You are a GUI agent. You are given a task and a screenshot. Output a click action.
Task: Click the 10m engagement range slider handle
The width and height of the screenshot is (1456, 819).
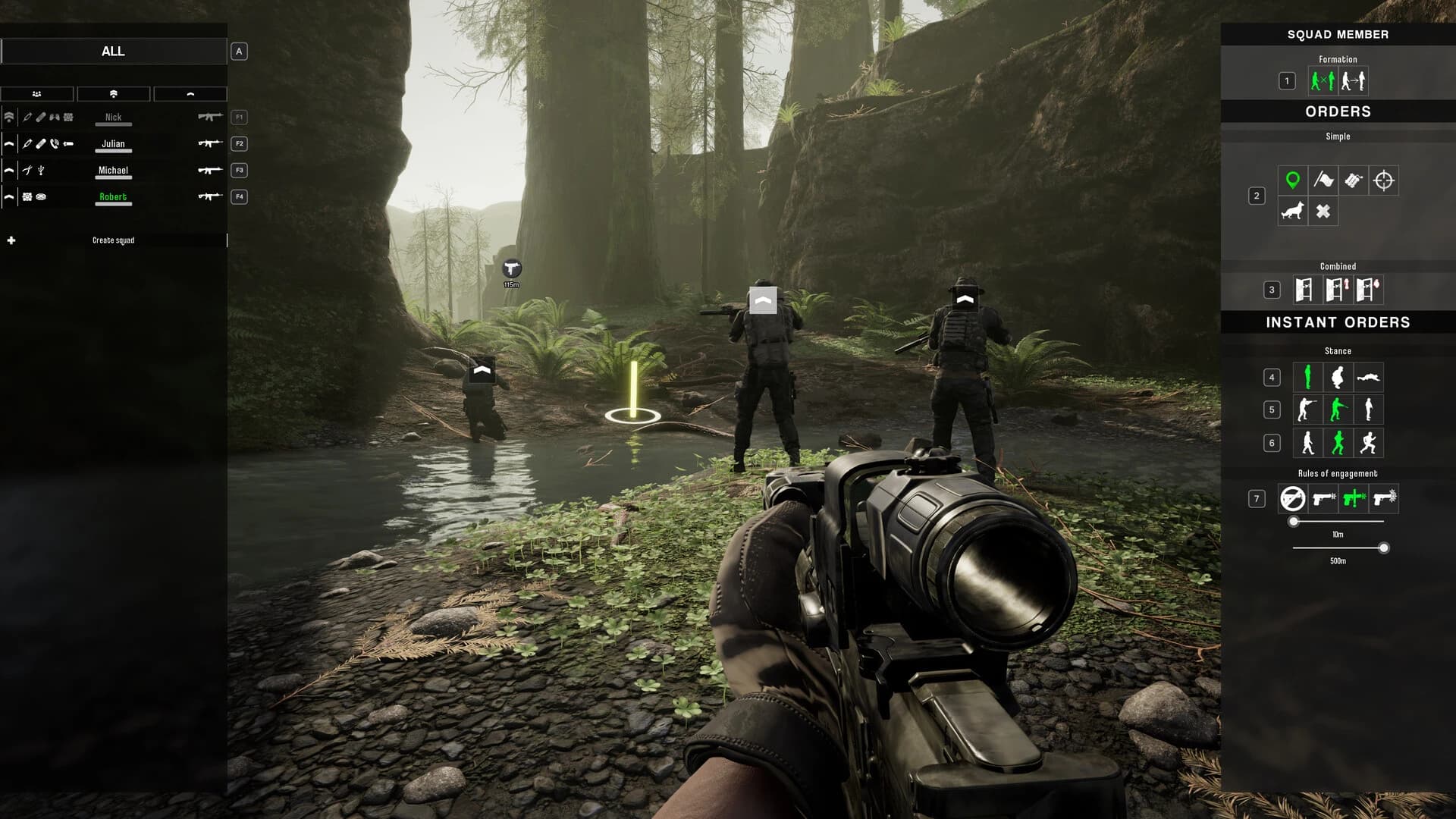click(1294, 522)
